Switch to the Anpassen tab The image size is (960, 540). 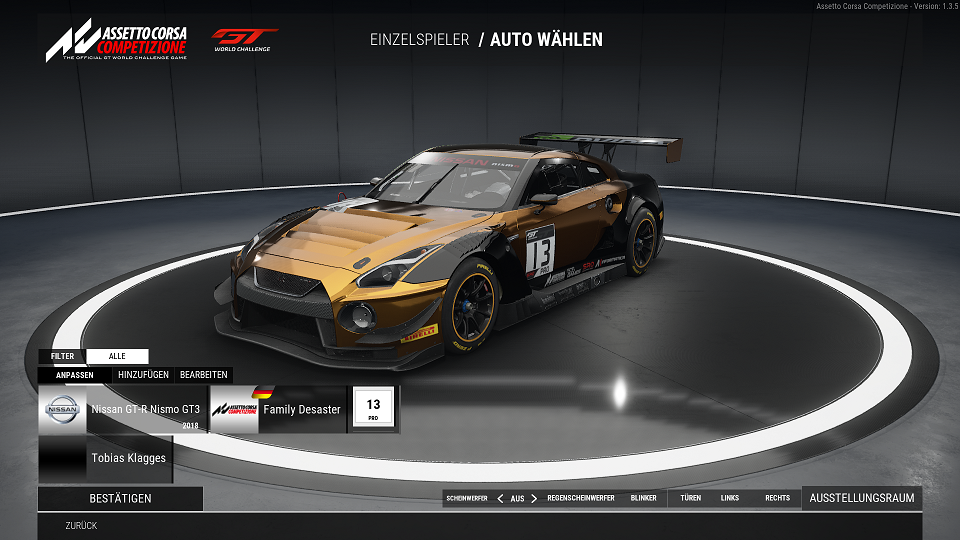75,375
